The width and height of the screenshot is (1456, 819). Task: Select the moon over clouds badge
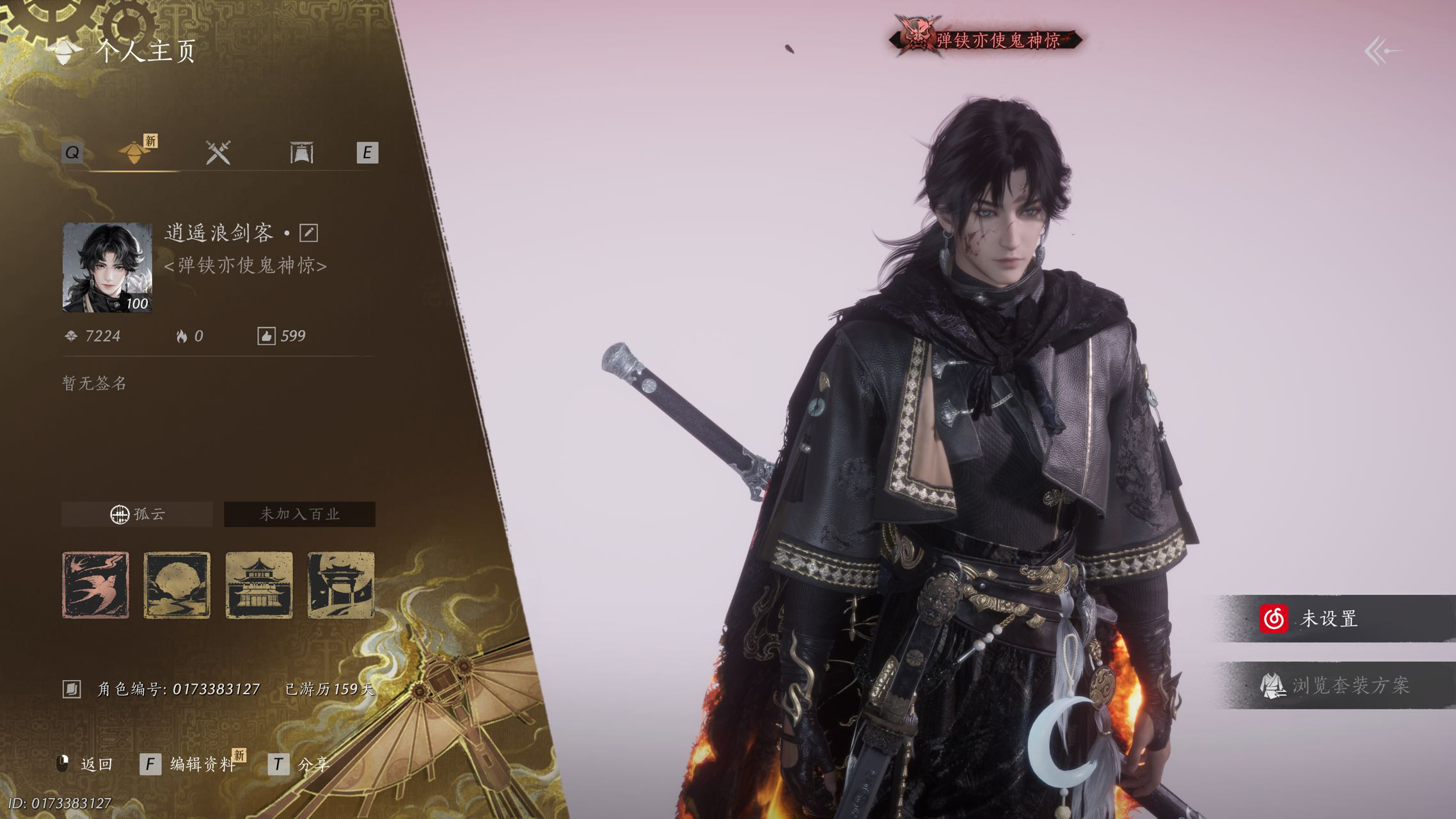point(177,585)
